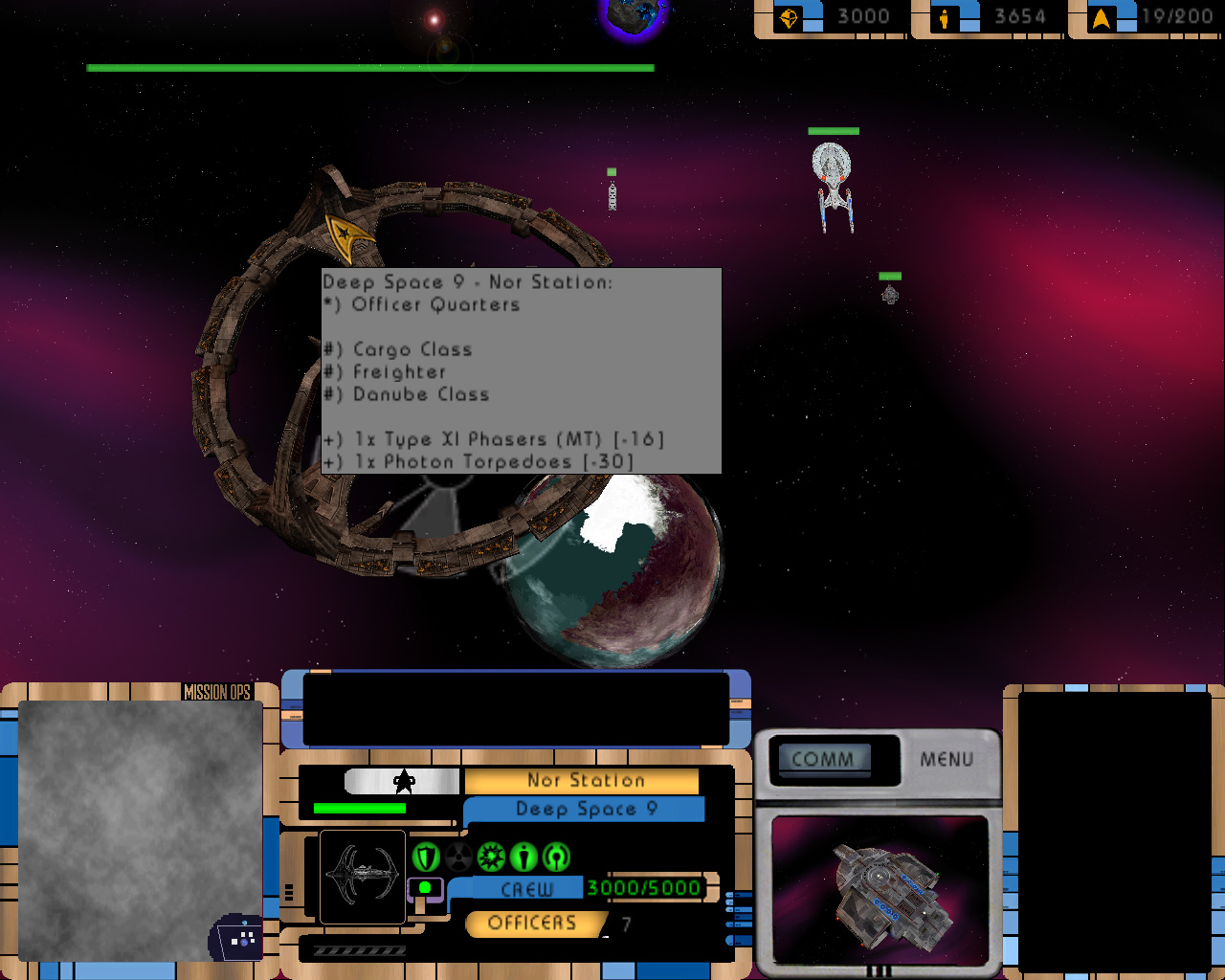Click the weapons burst system icon

[491, 856]
